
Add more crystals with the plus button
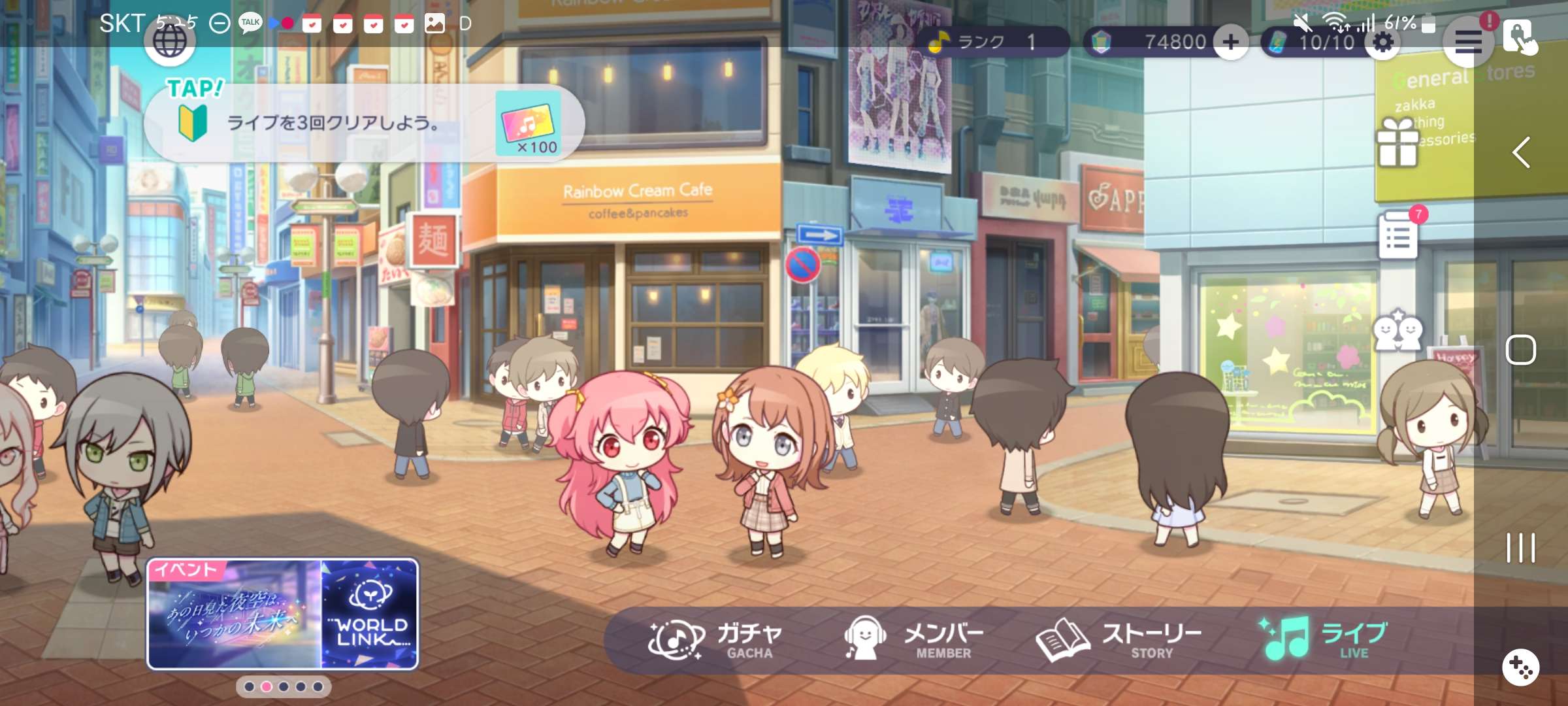(x=1231, y=42)
